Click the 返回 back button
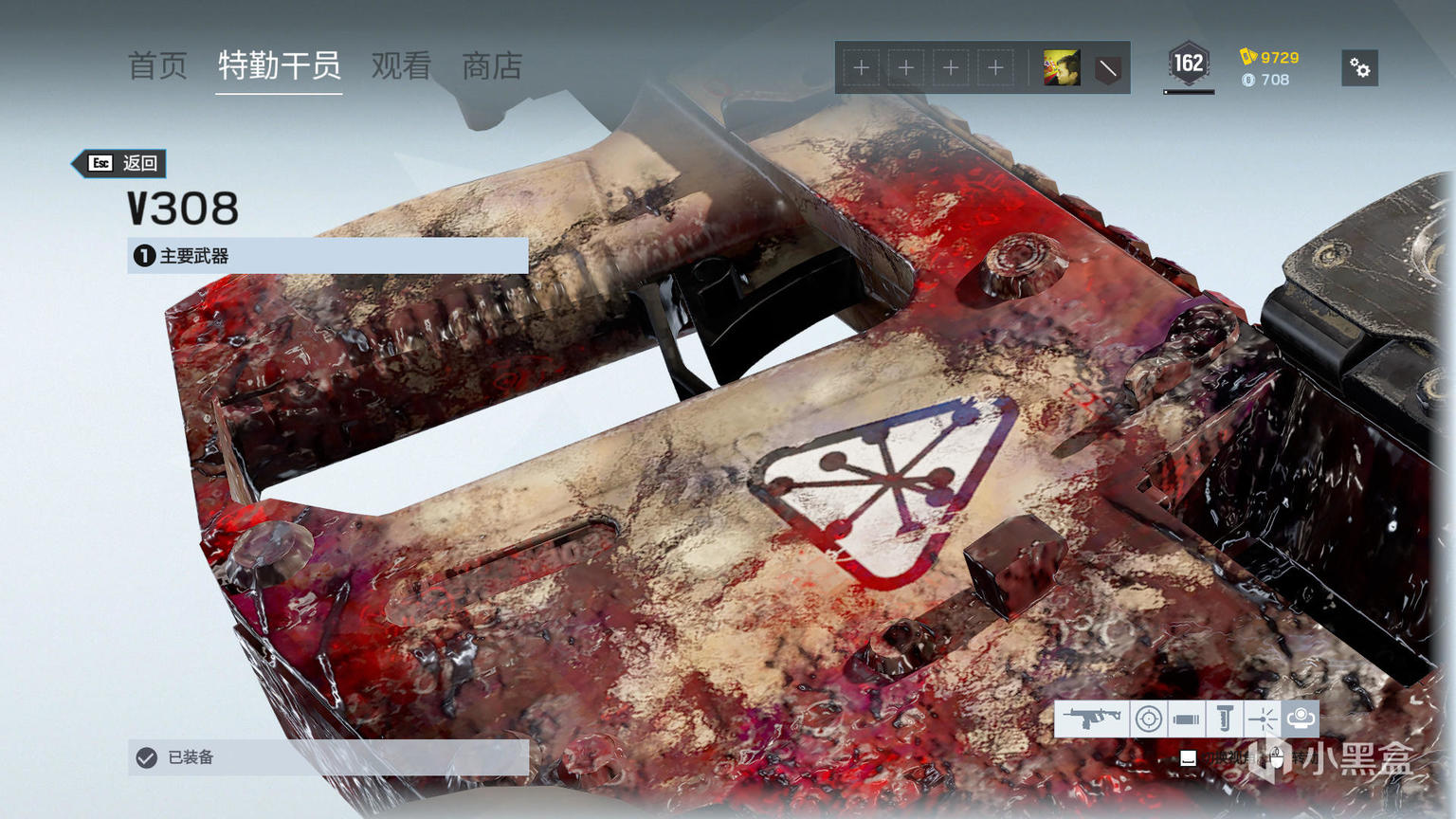 (x=121, y=163)
